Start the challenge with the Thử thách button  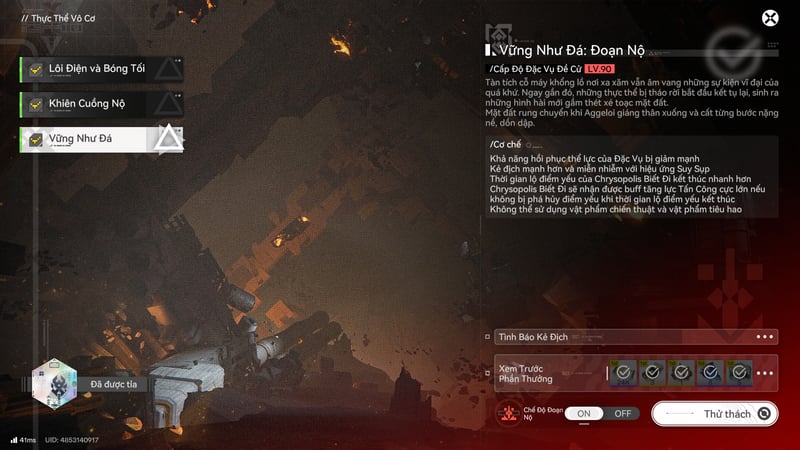(714, 413)
